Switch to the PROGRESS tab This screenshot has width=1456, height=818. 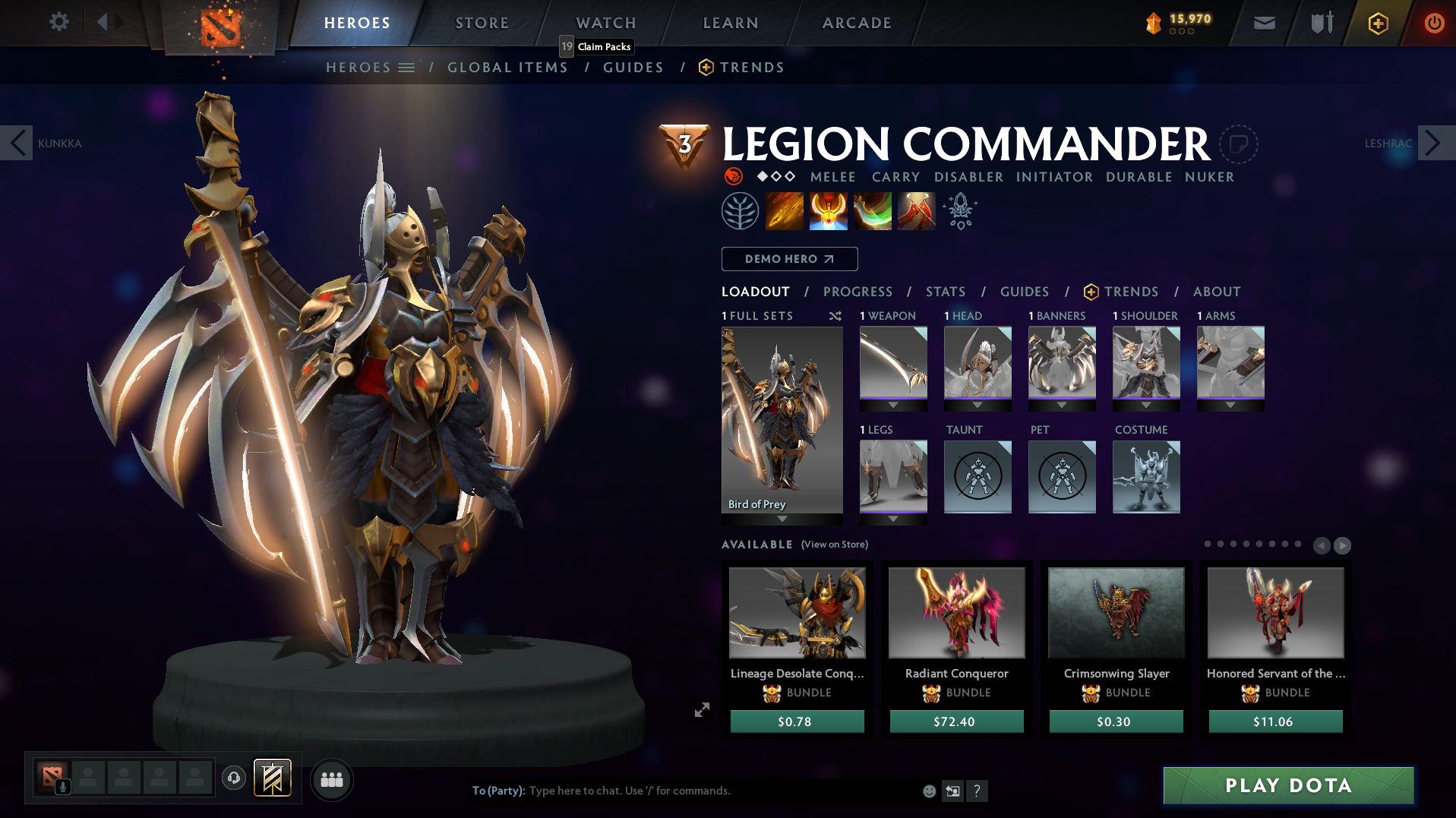858,292
